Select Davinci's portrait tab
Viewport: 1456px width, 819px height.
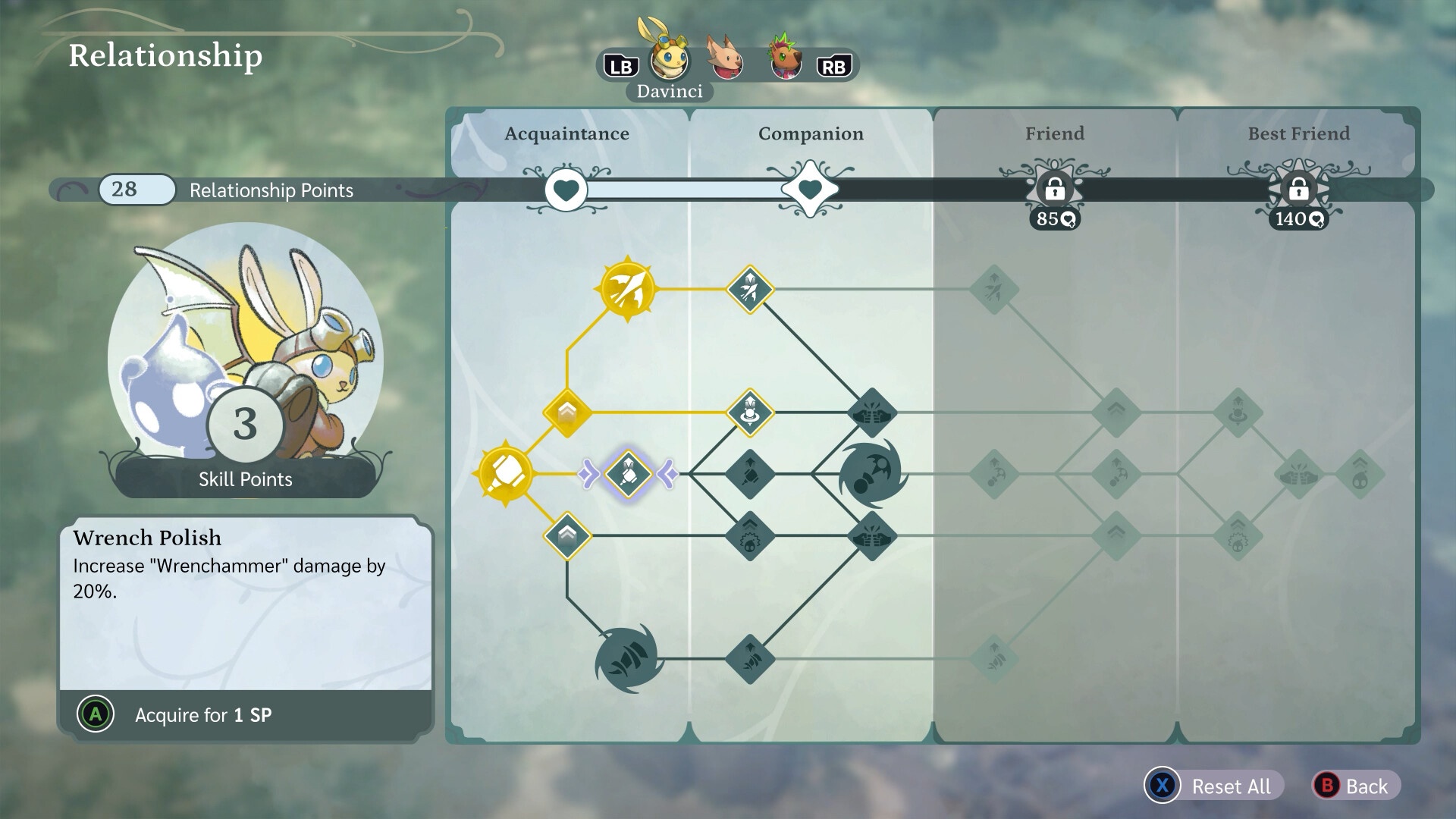(670, 59)
